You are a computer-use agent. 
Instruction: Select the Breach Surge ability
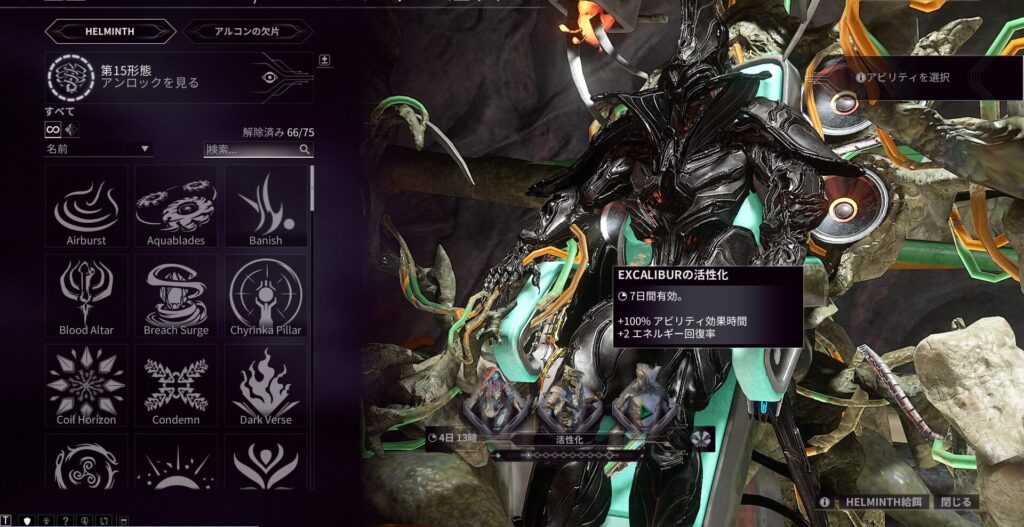[176, 296]
